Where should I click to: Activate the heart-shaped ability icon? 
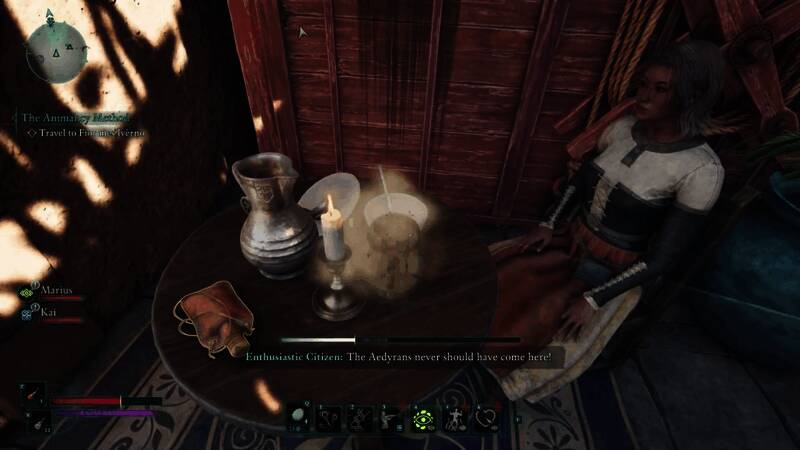click(487, 417)
